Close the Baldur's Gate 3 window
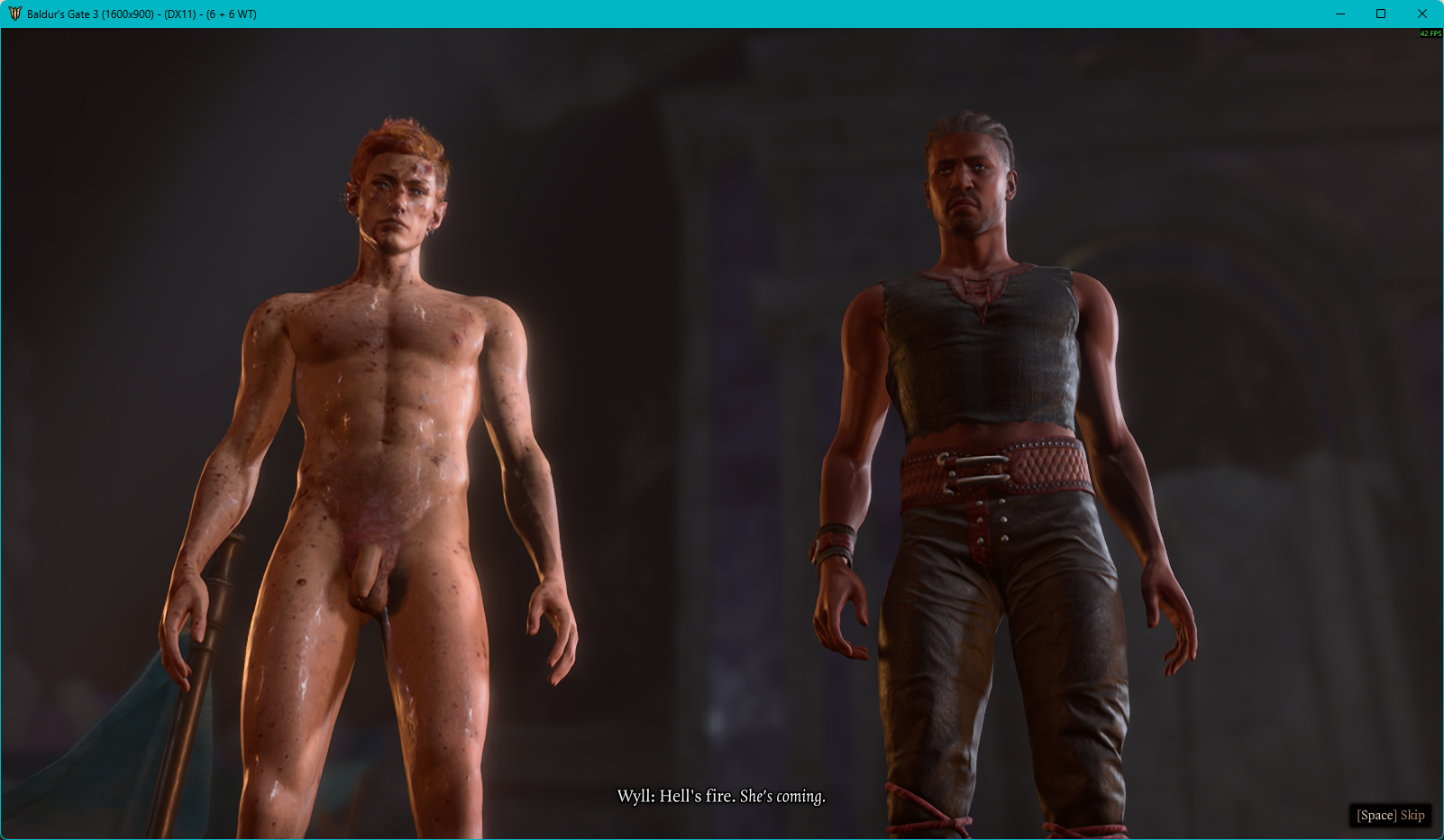 pos(1421,14)
